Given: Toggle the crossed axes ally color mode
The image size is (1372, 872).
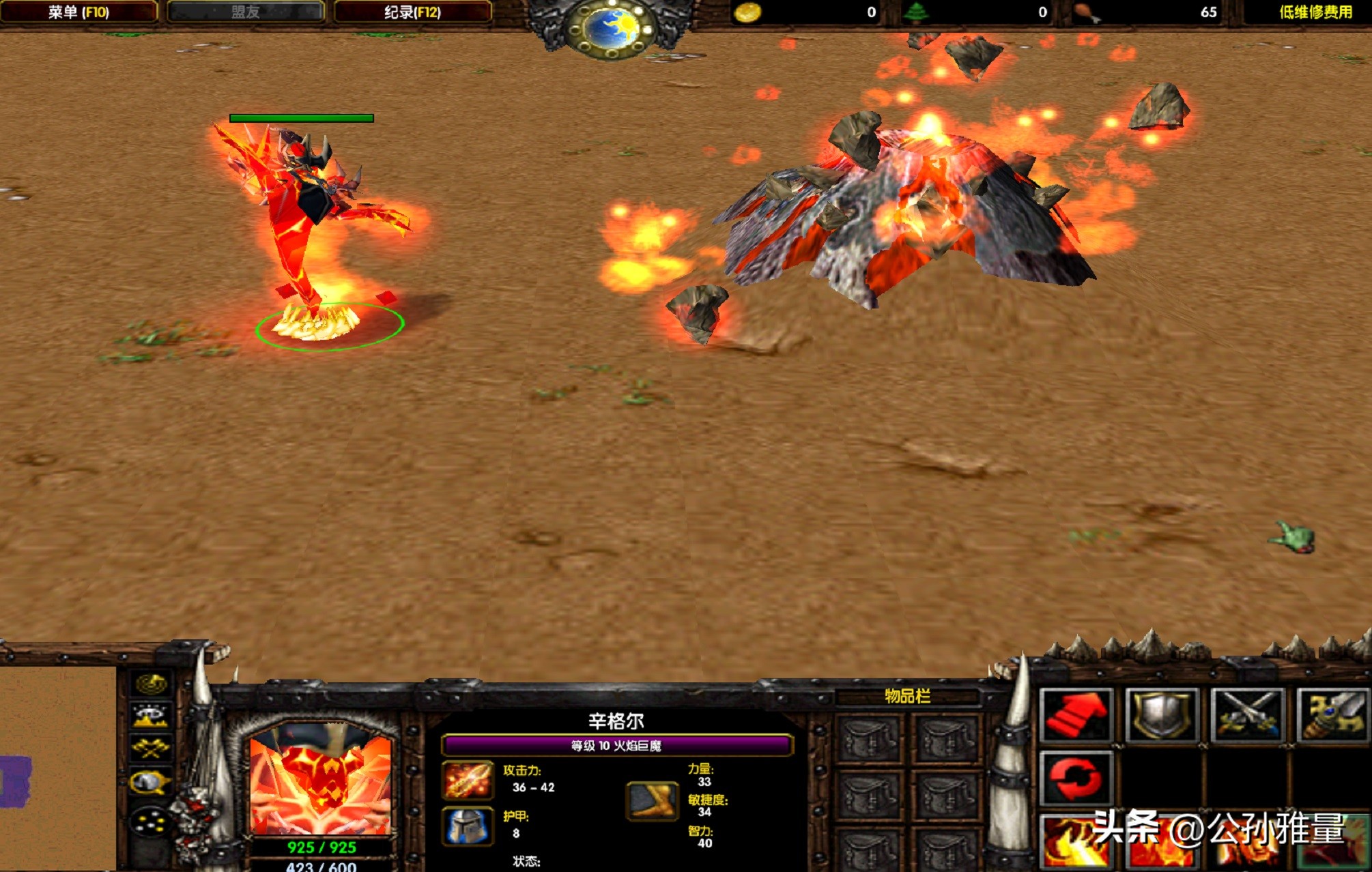Looking at the screenshot, I should (151, 749).
